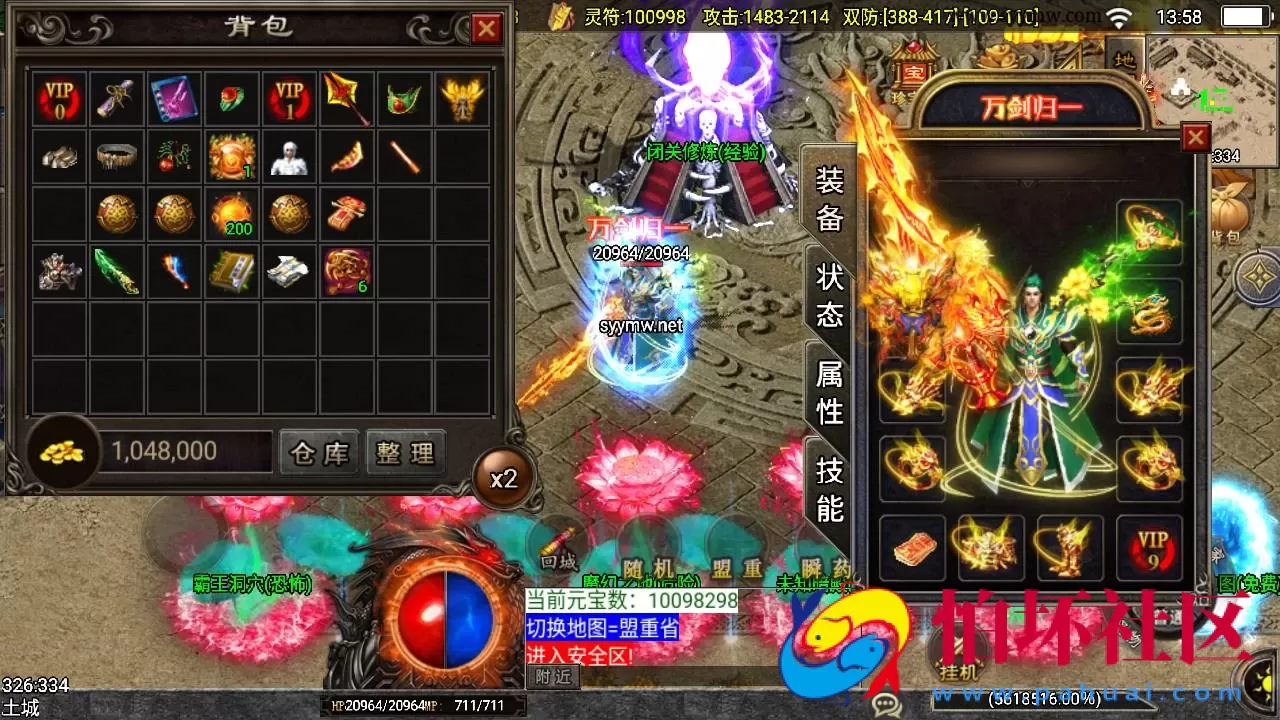The image size is (1280, 720).
Task: Expand the minimap with the 地 tab
Action: [1125, 60]
